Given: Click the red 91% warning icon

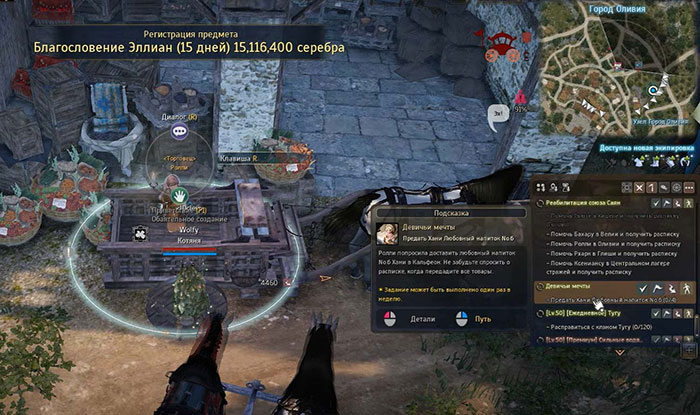Looking at the screenshot, I should coord(521,97).
